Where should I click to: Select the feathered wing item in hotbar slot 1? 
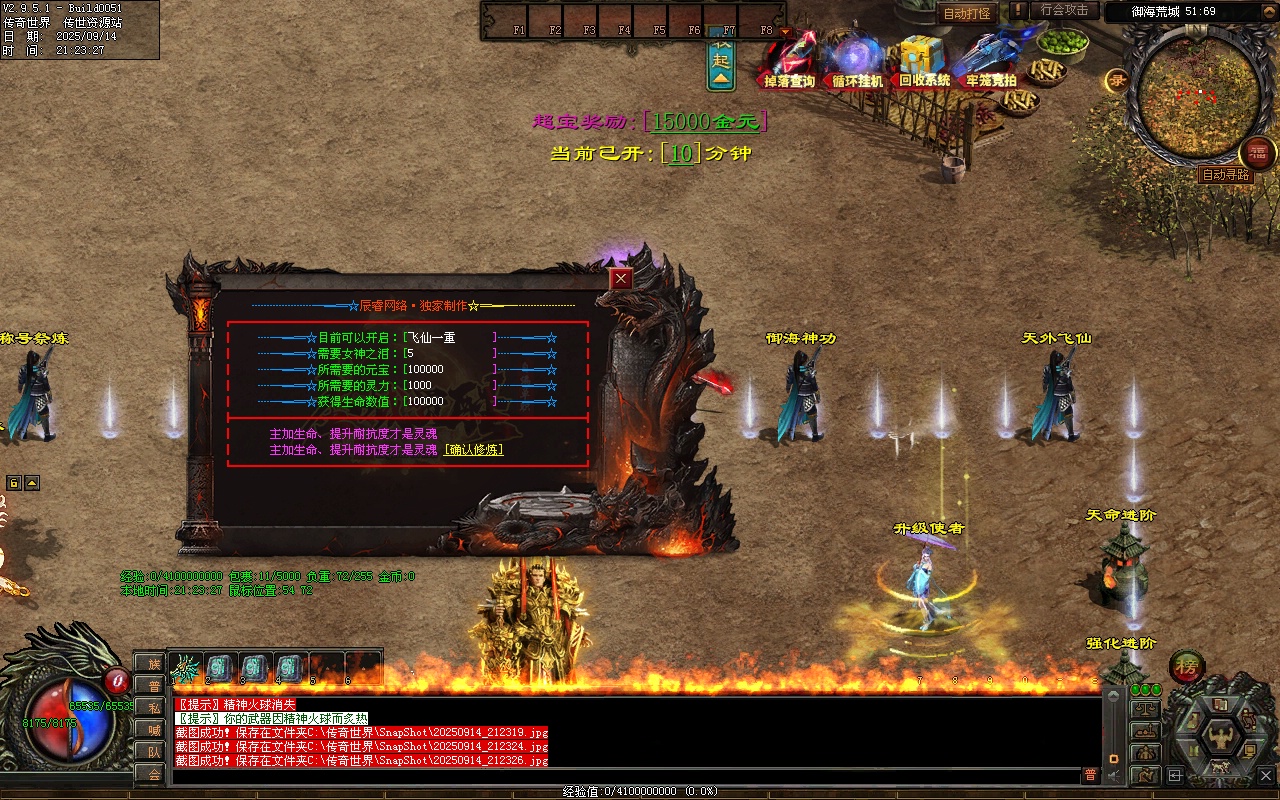(x=186, y=667)
